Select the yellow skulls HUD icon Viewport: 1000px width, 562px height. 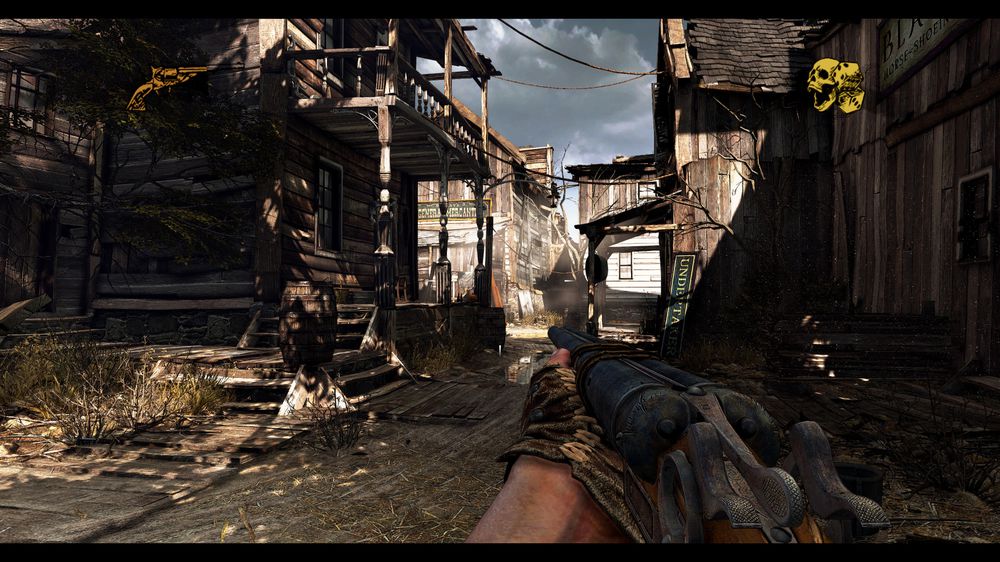click(836, 85)
